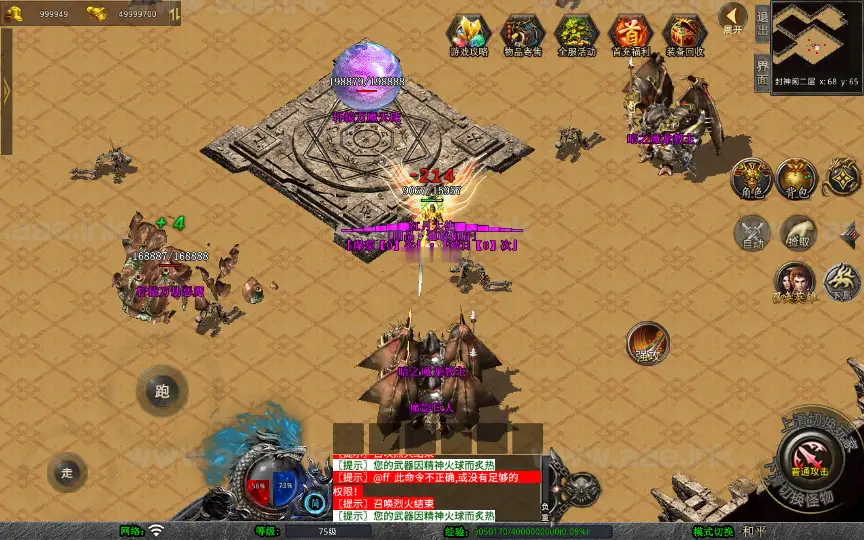Click the 退出 exit button
Screen dimensions: 864x540
click(762, 22)
